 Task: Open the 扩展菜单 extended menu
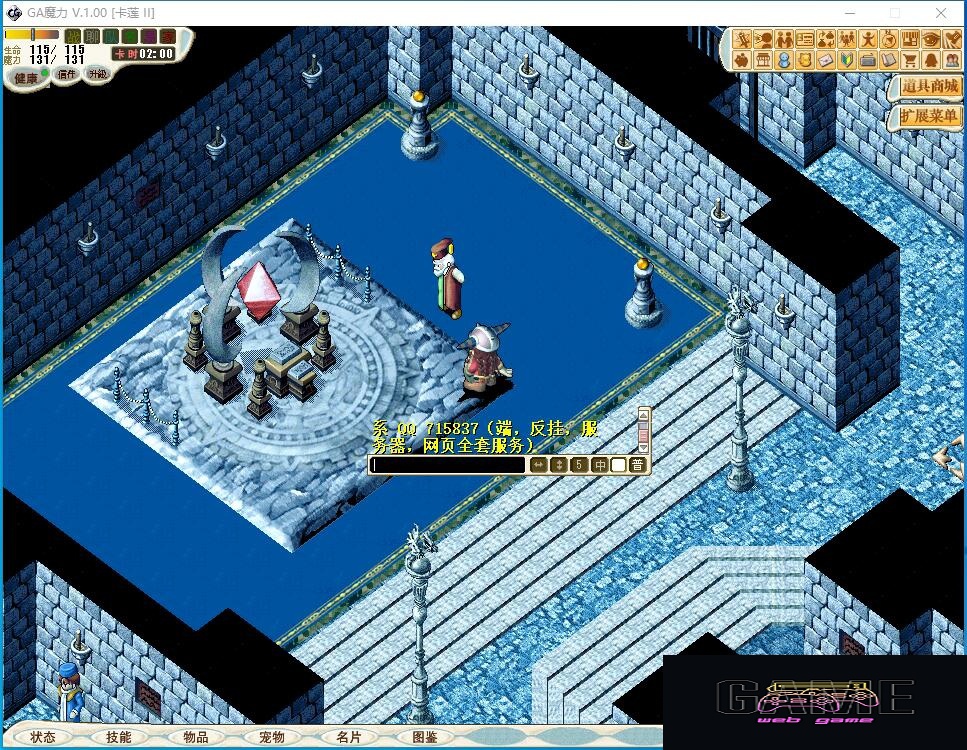[x=929, y=116]
